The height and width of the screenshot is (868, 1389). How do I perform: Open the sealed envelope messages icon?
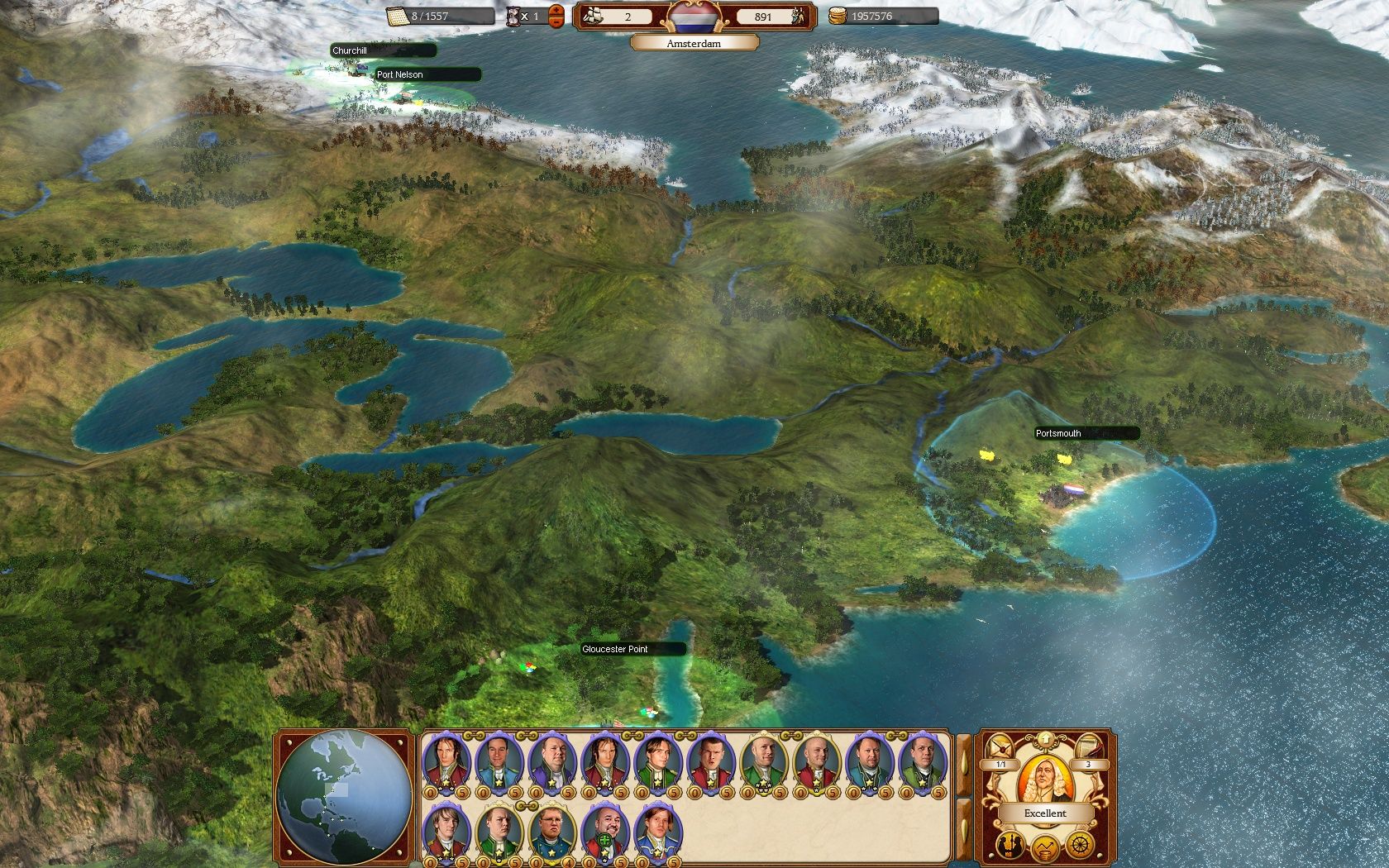(x=1003, y=745)
